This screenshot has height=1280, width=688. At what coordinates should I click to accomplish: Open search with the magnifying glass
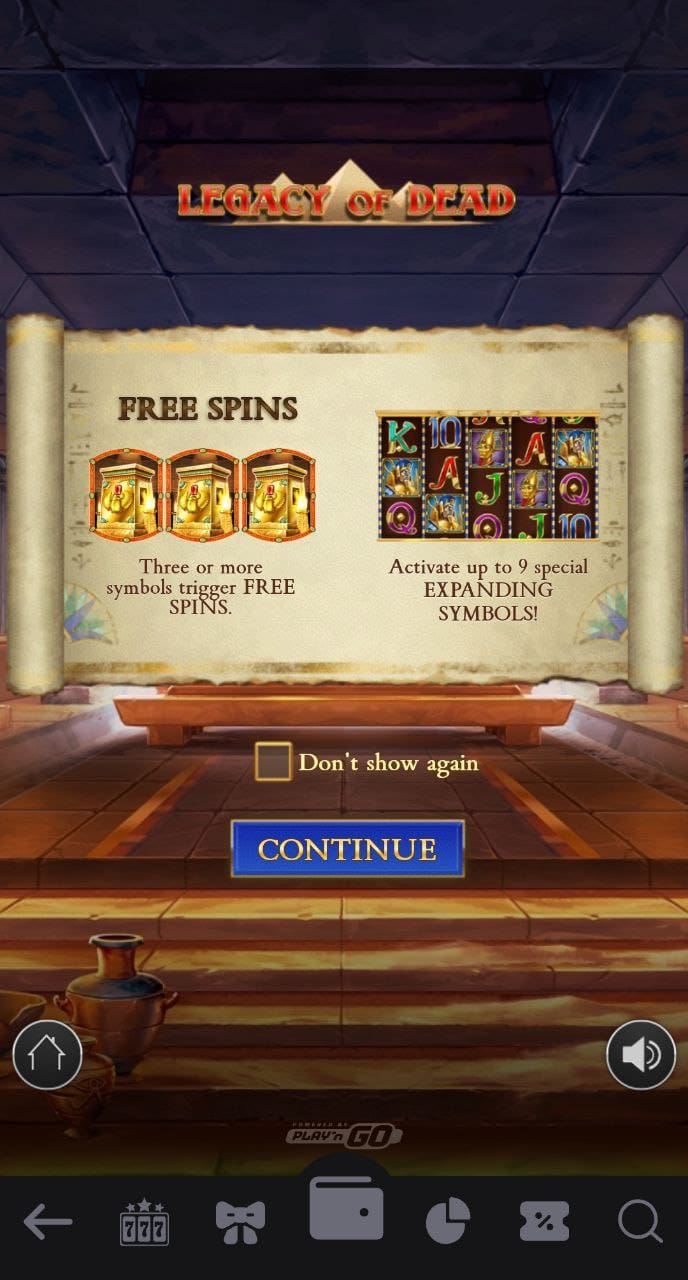(639, 1221)
